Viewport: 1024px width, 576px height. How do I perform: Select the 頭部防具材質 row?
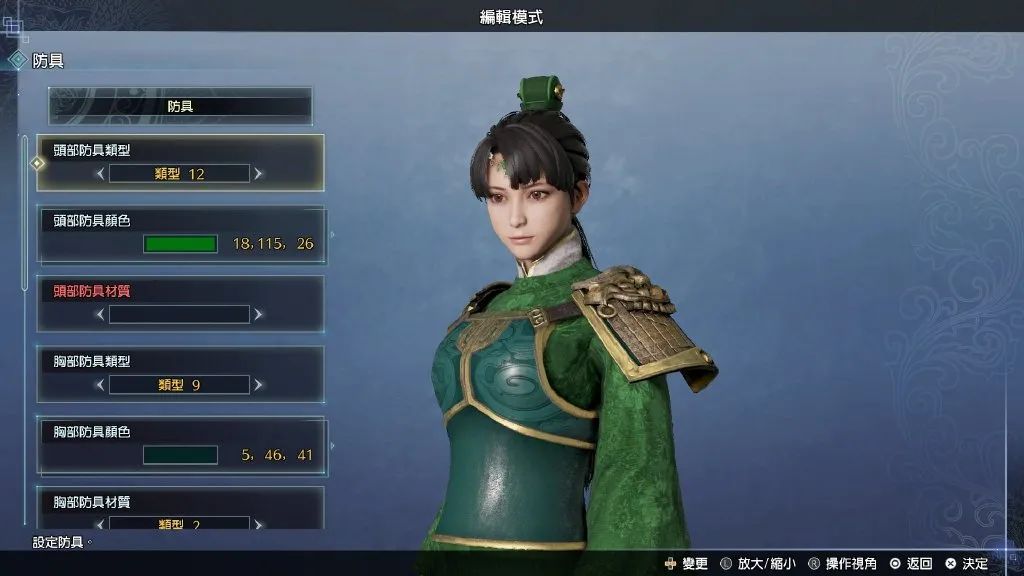point(180,292)
